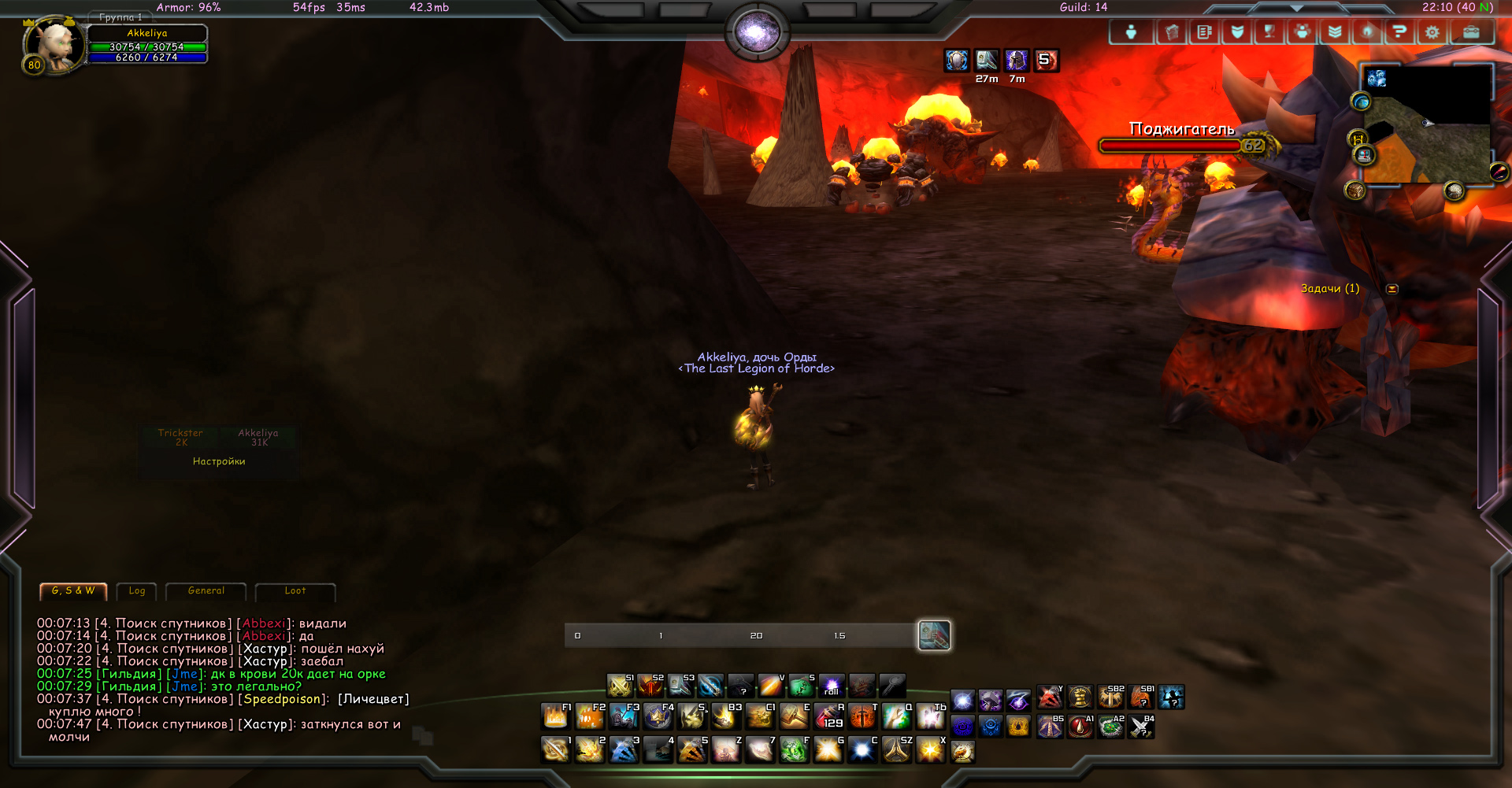Open the help question mark button

[1399, 32]
